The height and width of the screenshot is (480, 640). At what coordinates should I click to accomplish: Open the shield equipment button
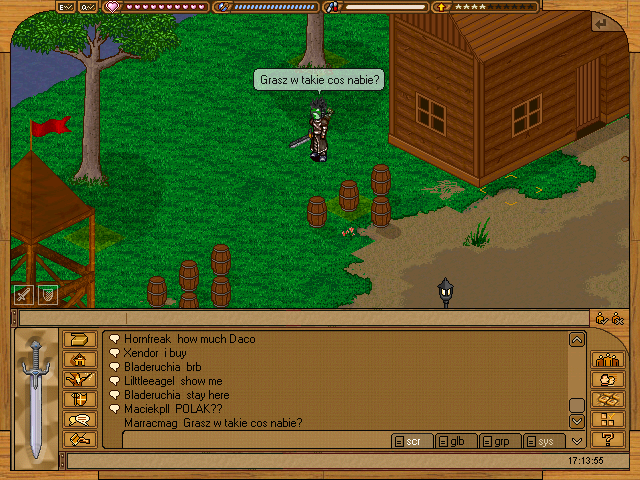[x=80, y=400]
